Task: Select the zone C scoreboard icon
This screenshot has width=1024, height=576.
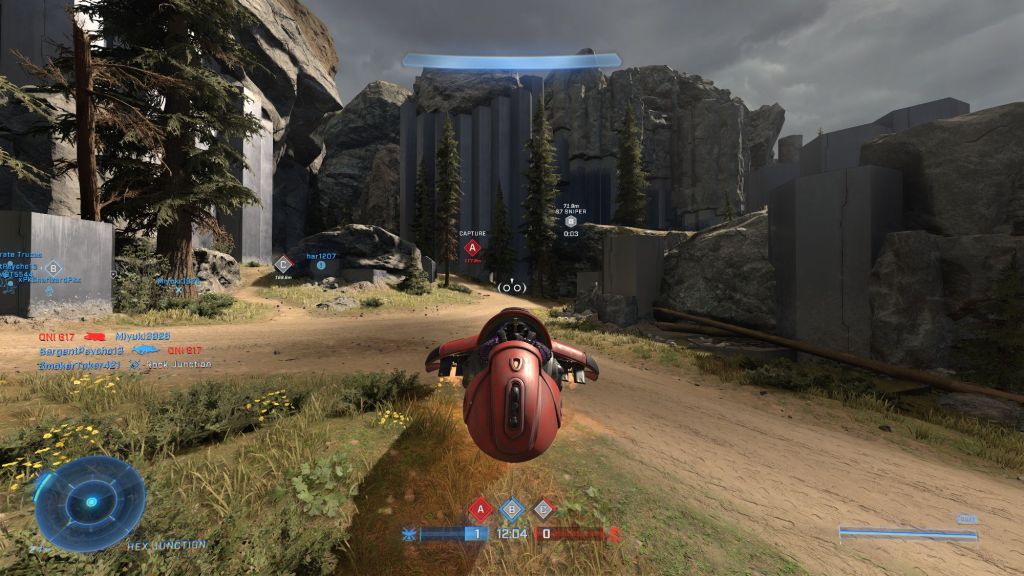Action: pos(543,509)
